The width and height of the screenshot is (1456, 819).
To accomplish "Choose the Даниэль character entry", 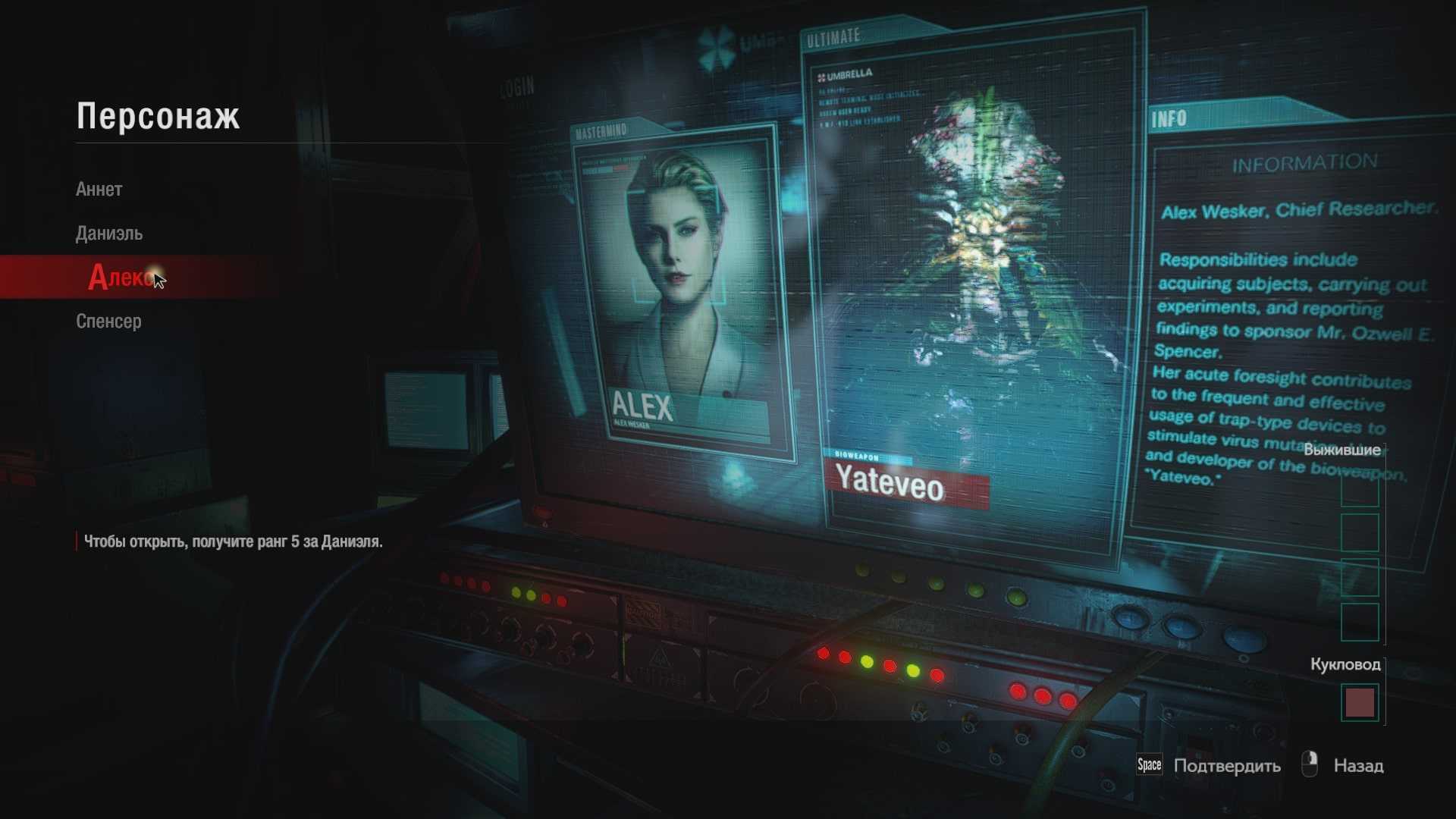I will (x=109, y=234).
